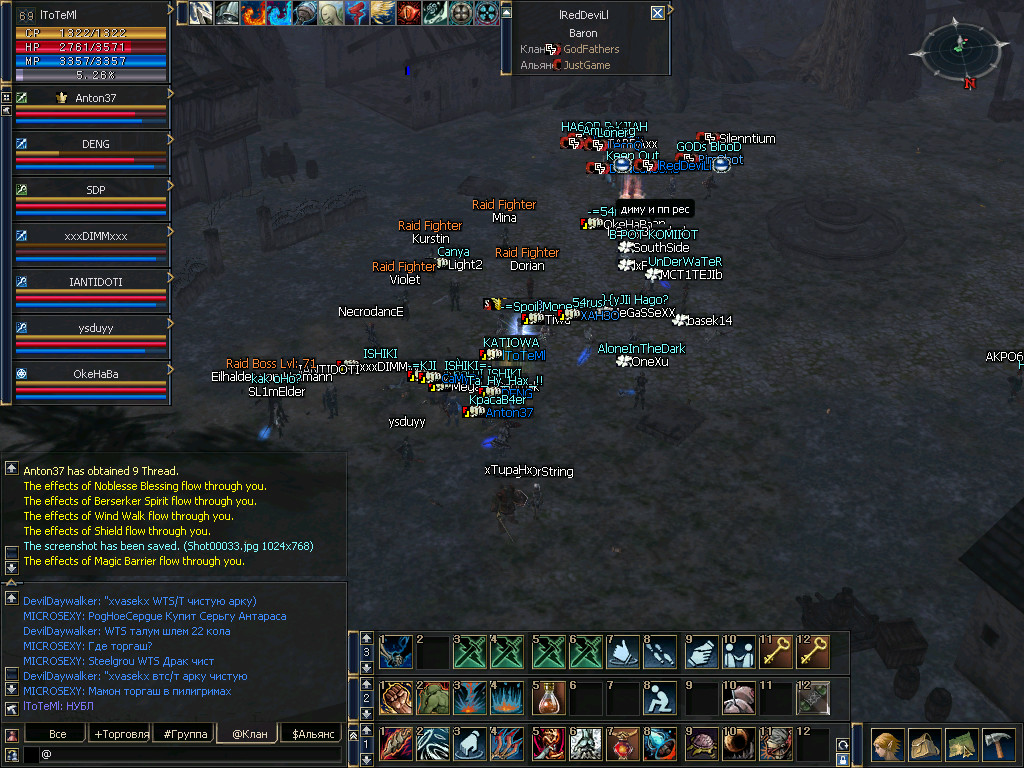
Task: Open the $Альянс alliance chat tab
Action: tap(312, 734)
